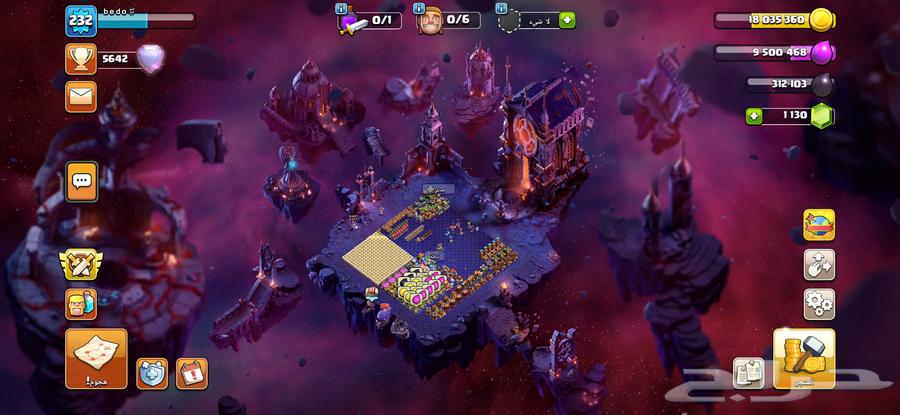900x415 pixels.
Task: Show info for the lab sword 0/1 counter
Action: 343,9
